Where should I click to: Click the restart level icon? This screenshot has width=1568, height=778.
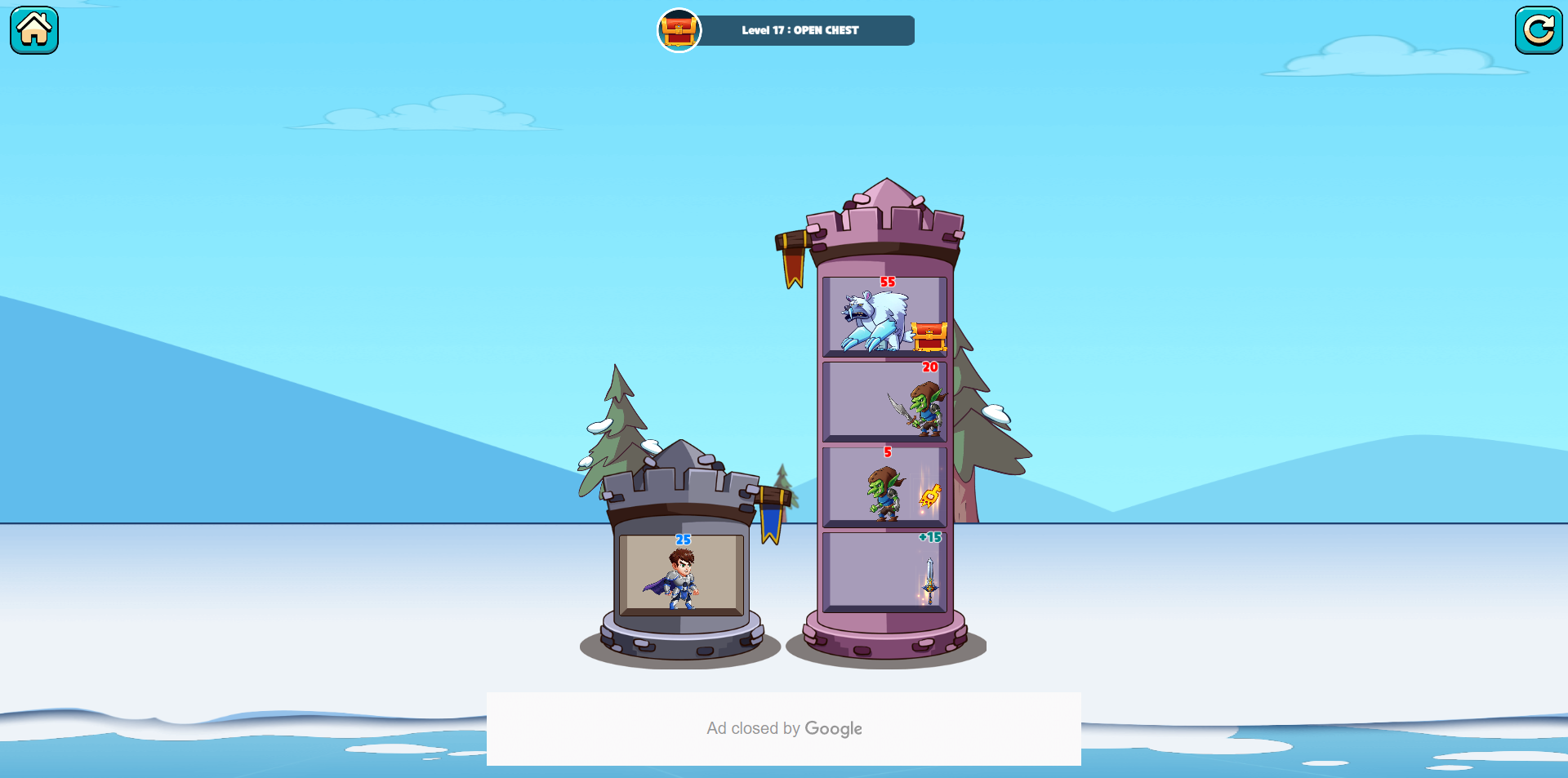pos(1539,30)
